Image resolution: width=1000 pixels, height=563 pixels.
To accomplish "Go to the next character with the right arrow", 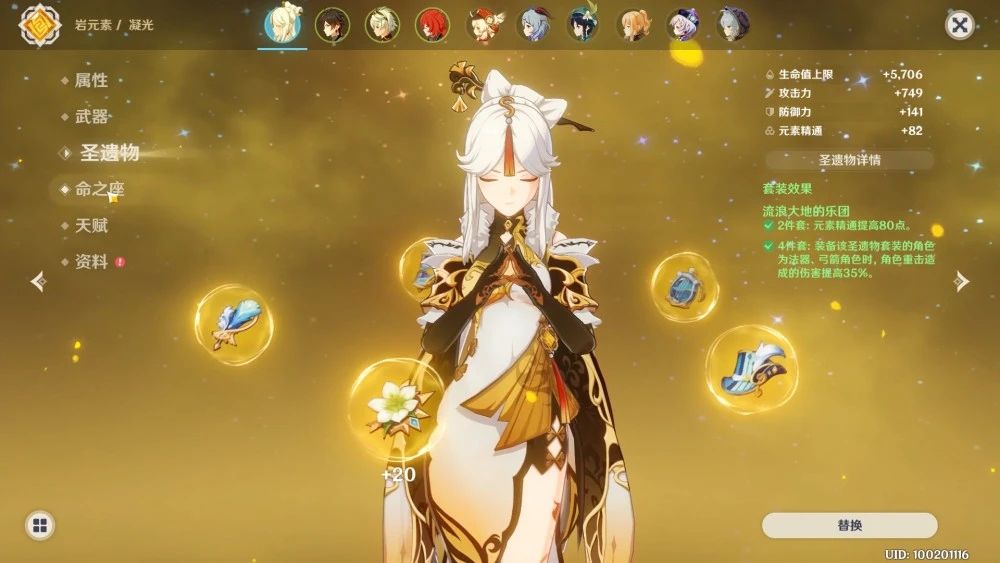I will [961, 282].
